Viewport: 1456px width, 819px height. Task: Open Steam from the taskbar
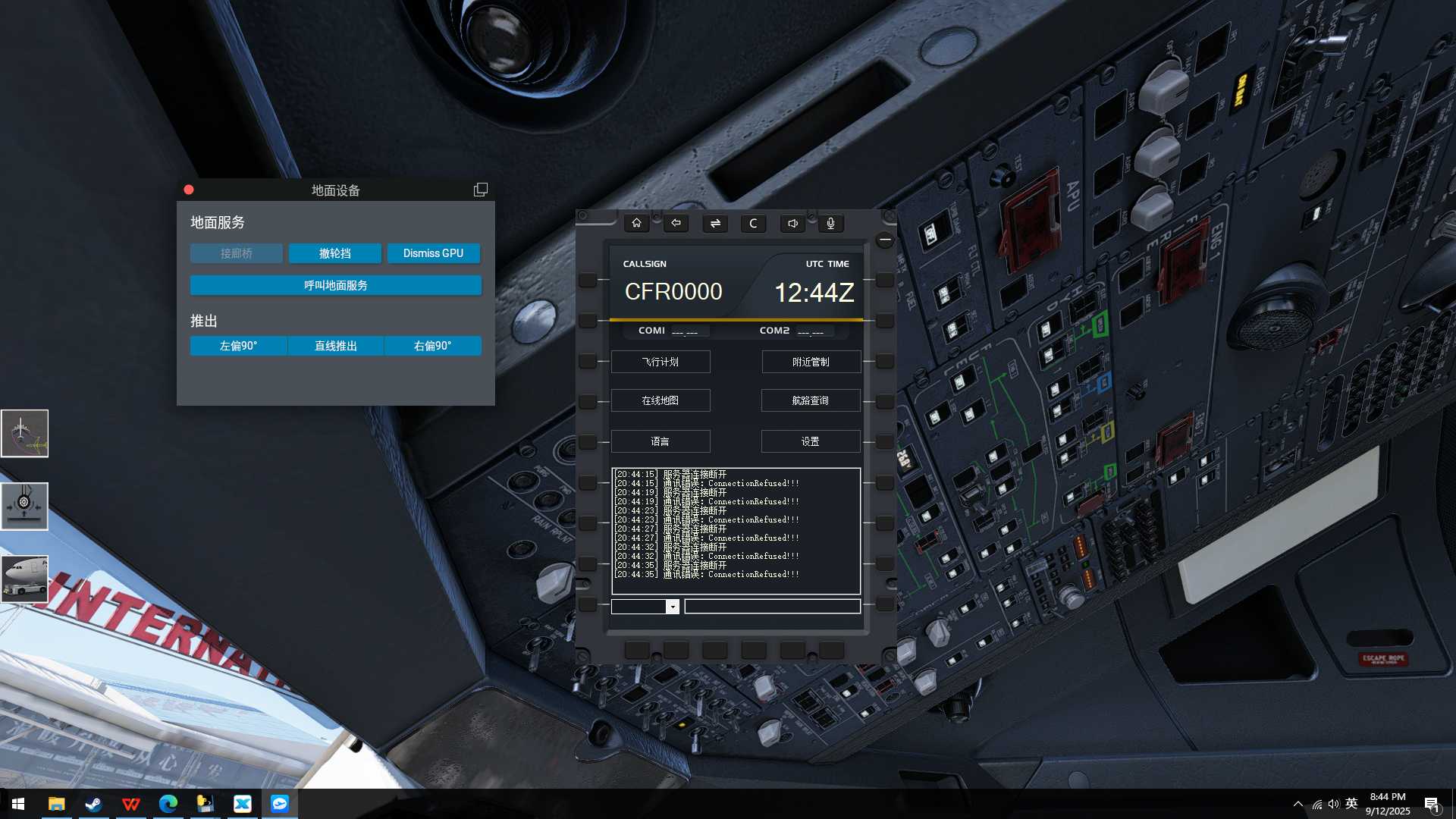tap(93, 804)
